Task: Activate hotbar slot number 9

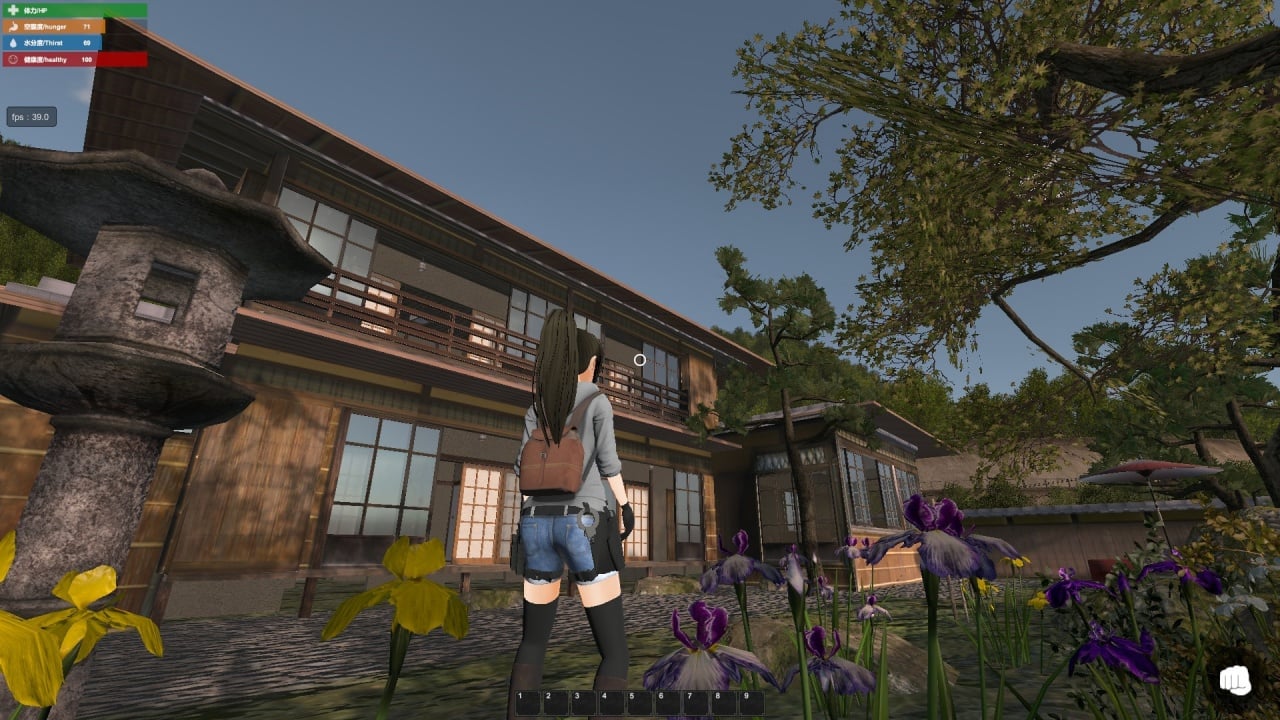Action: coord(751,703)
